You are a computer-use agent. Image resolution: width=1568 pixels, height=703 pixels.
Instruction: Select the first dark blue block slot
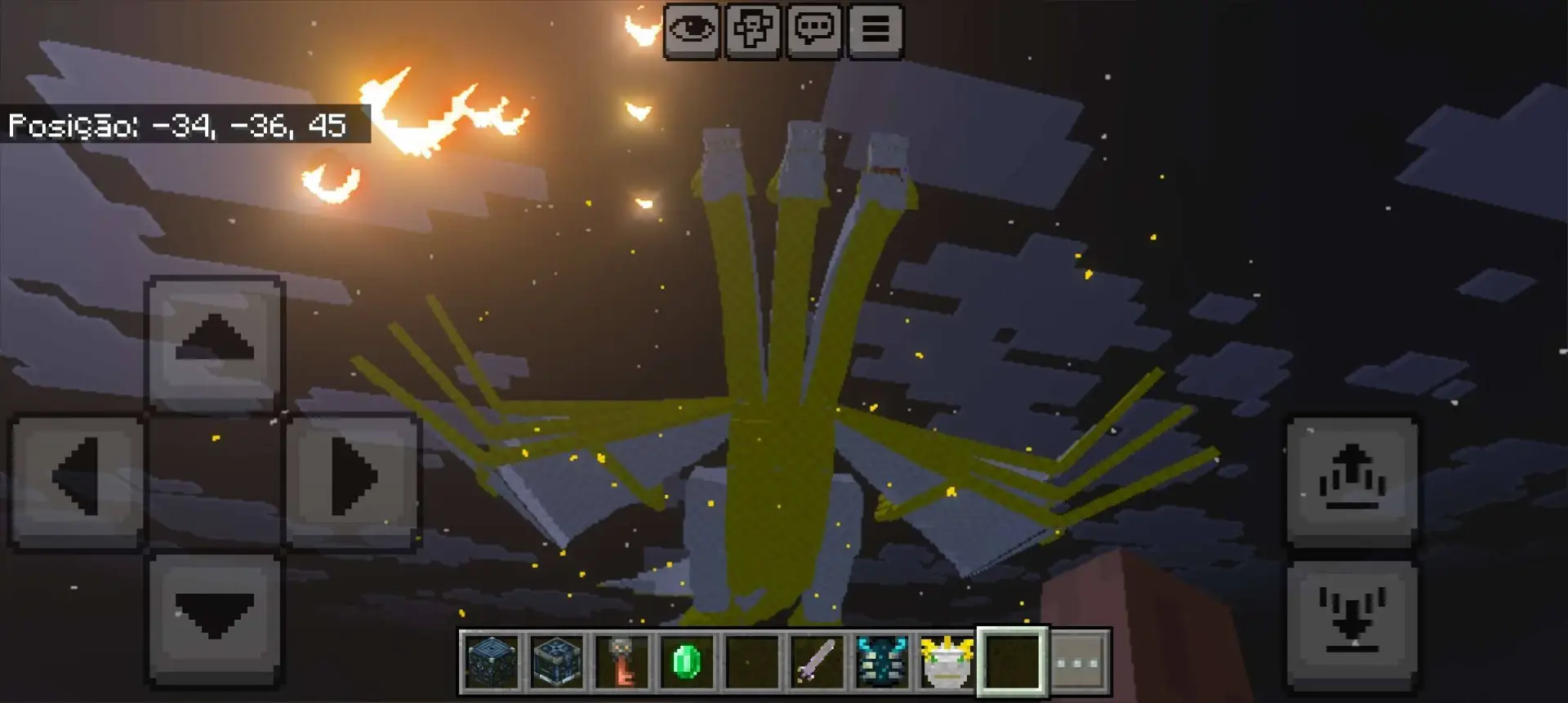pyautogui.click(x=491, y=662)
